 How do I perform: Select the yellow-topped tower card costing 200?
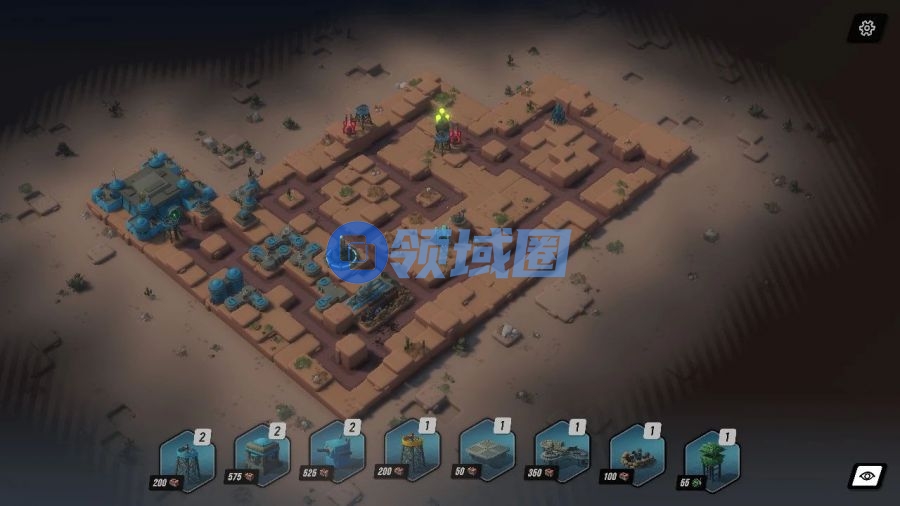tap(412, 456)
